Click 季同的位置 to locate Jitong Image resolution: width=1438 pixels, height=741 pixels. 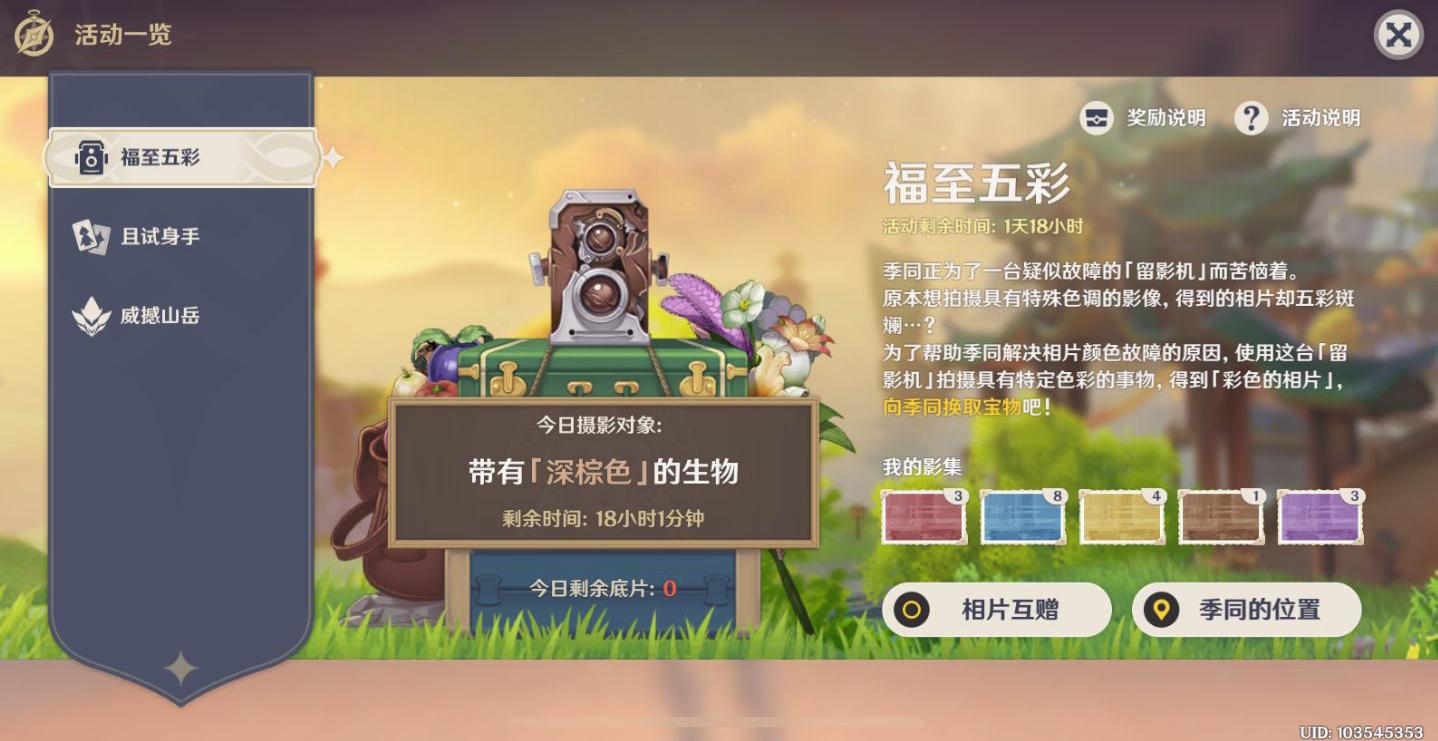[1245, 610]
